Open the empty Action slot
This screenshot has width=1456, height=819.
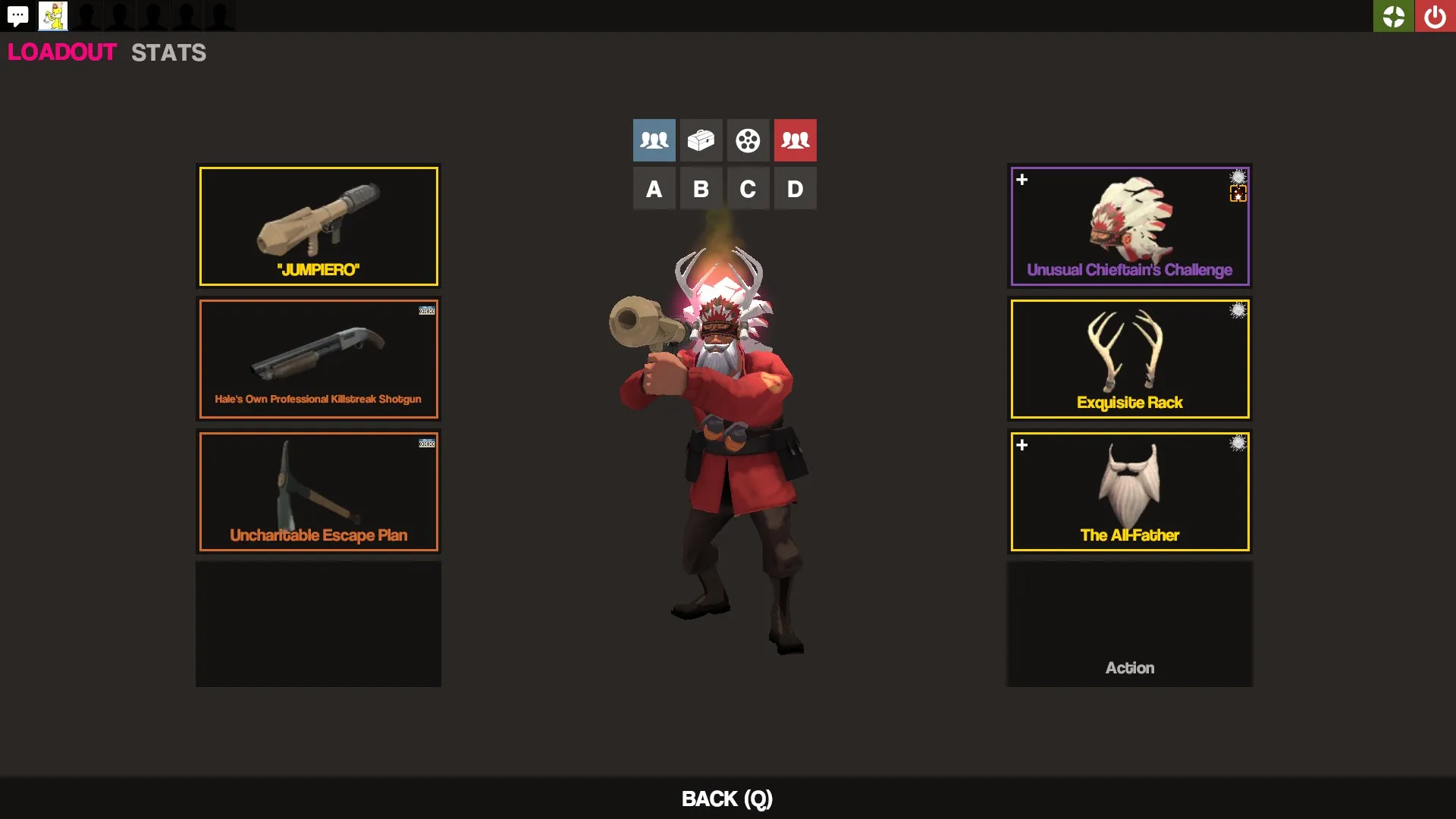coord(1129,624)
